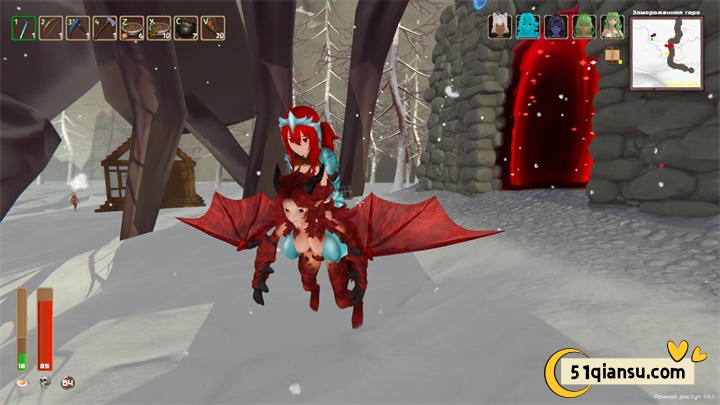Equip the bow from hotbar slot 2

(x=50, y=28)
